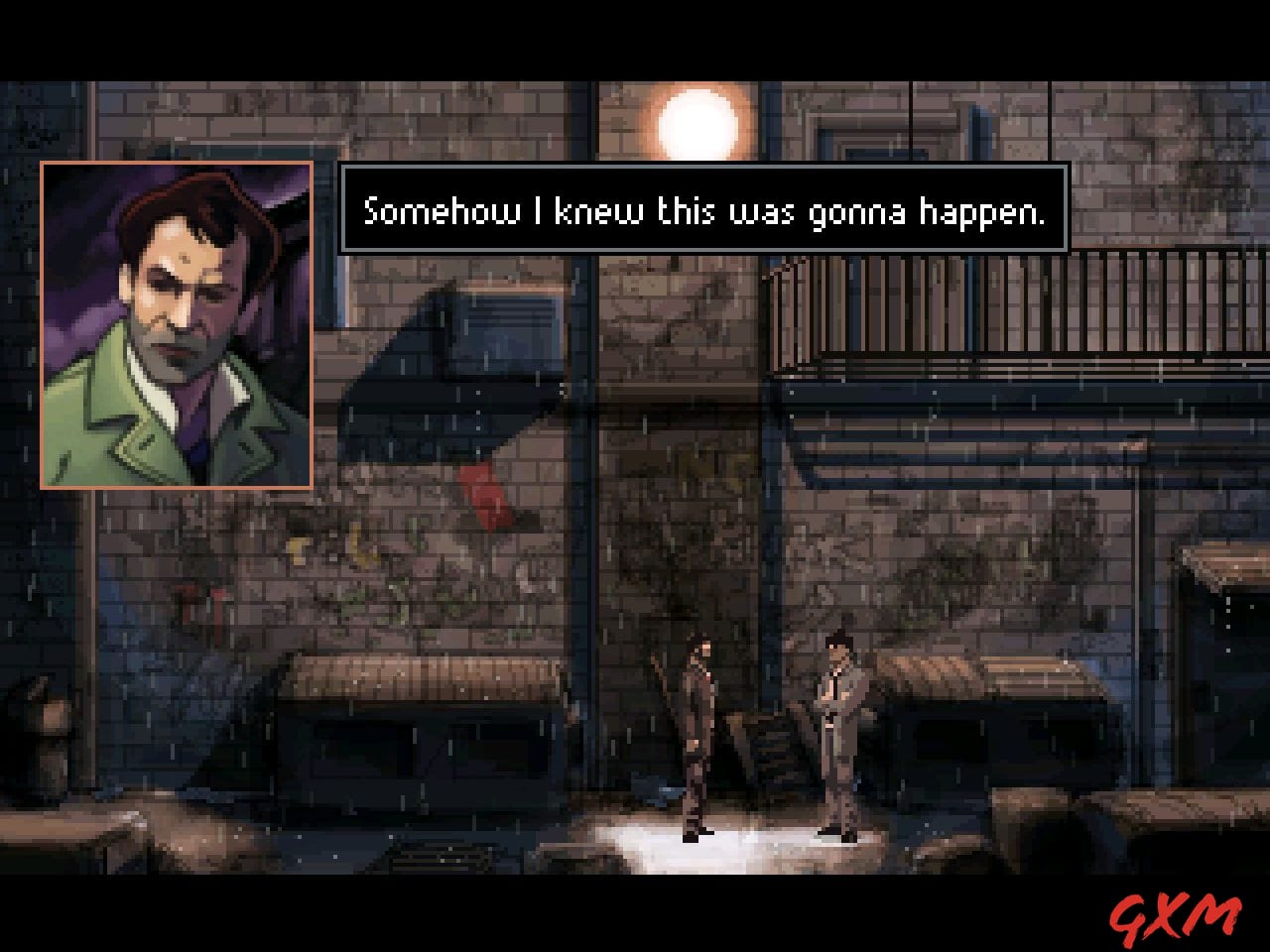Click the speaking character's portrait
This screenshot has width=1270, height=952.
click(177, 327)
